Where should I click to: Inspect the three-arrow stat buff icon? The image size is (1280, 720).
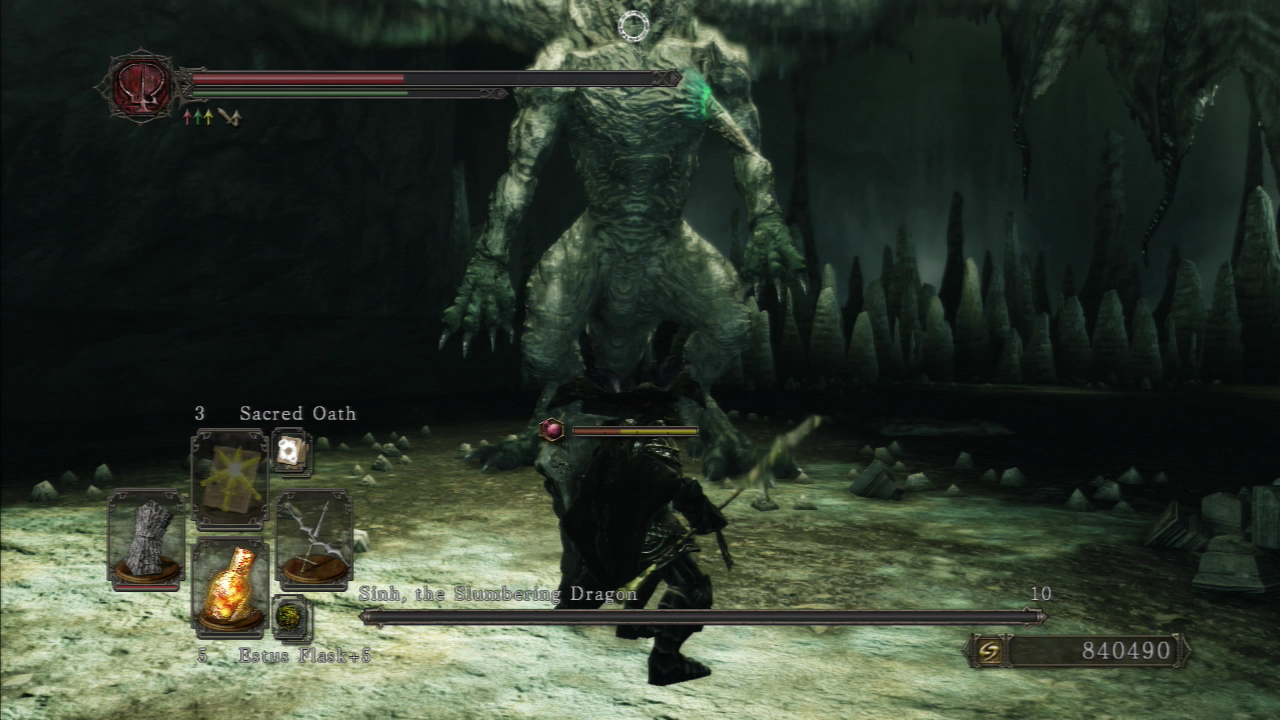point(198,117)
